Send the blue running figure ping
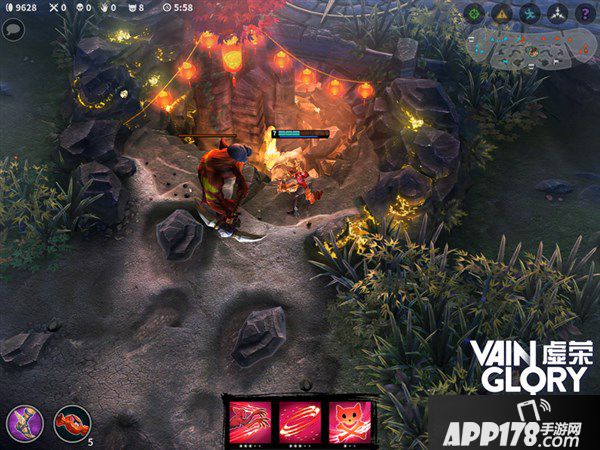Viewport: 600px width, 450px height. tap(530, 13)
